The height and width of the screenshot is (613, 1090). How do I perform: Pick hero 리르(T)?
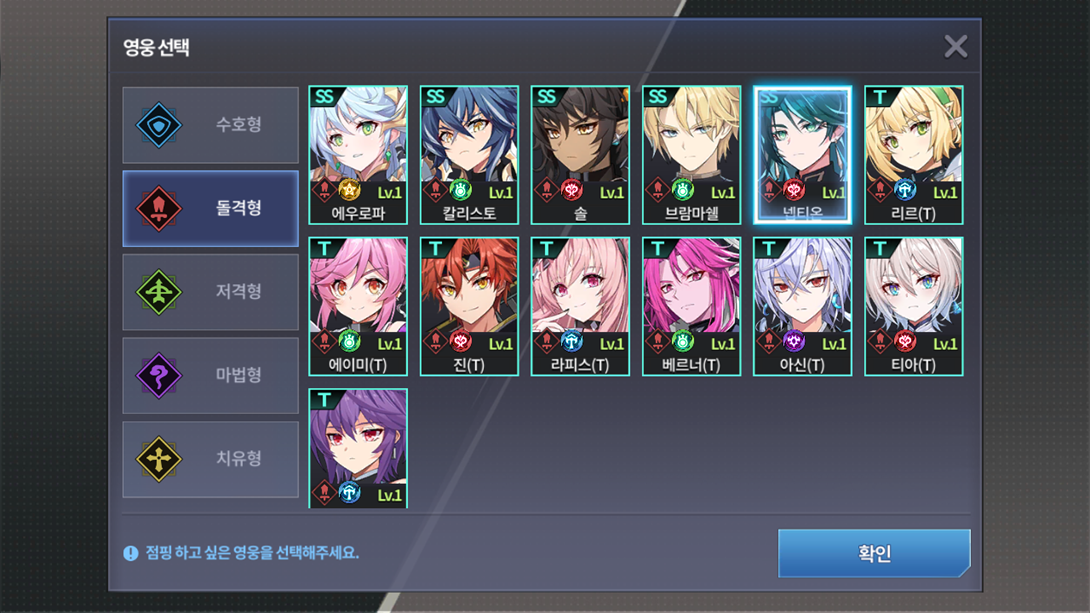coord(913,154)
